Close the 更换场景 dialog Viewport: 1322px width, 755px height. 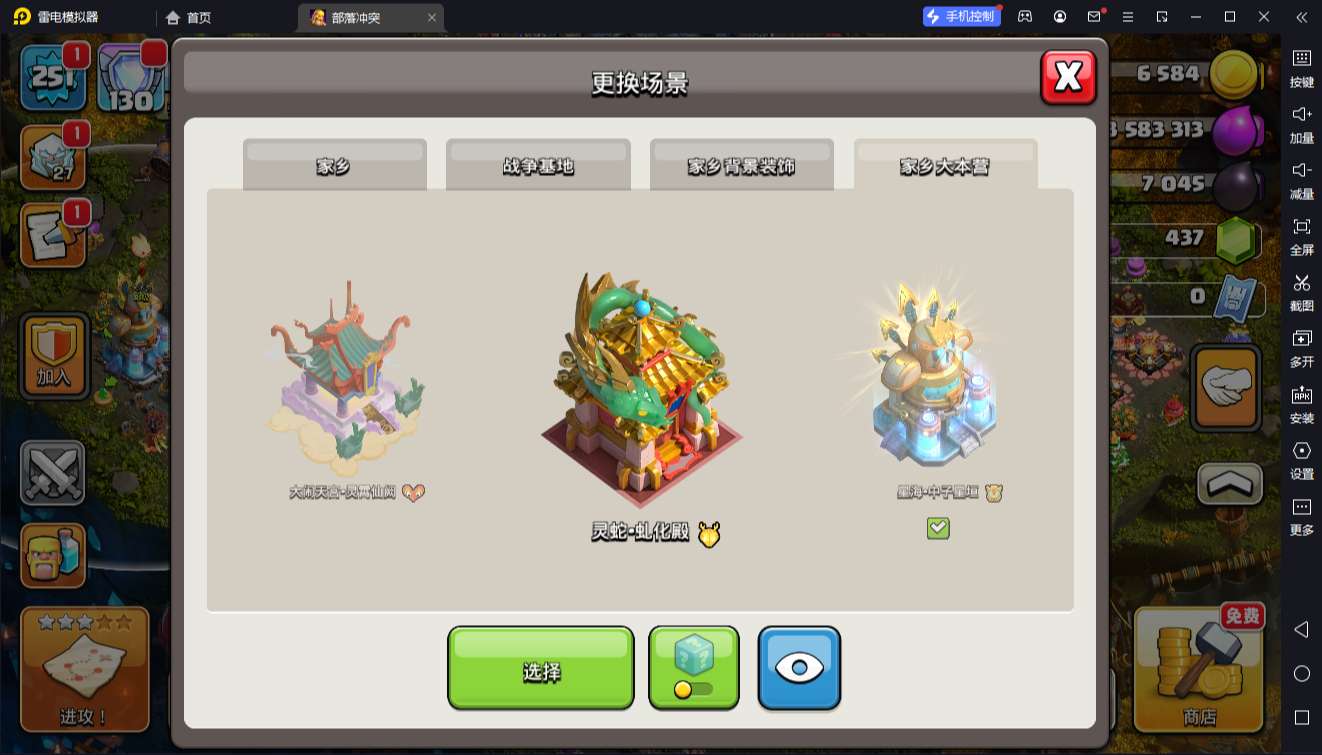point(1068,77)
